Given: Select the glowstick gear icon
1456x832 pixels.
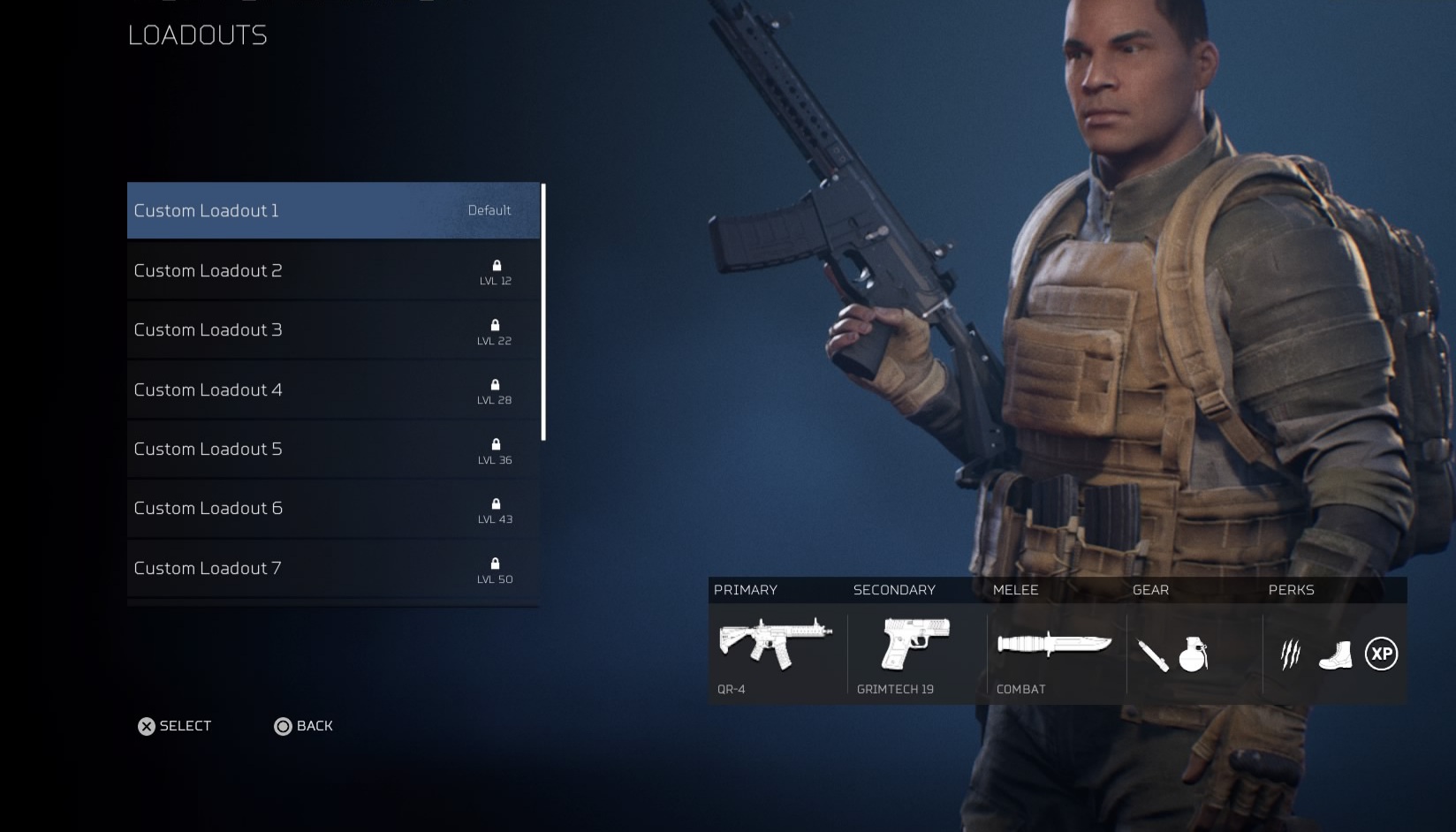Looking at the screenshot, I should click(1153, 655).
